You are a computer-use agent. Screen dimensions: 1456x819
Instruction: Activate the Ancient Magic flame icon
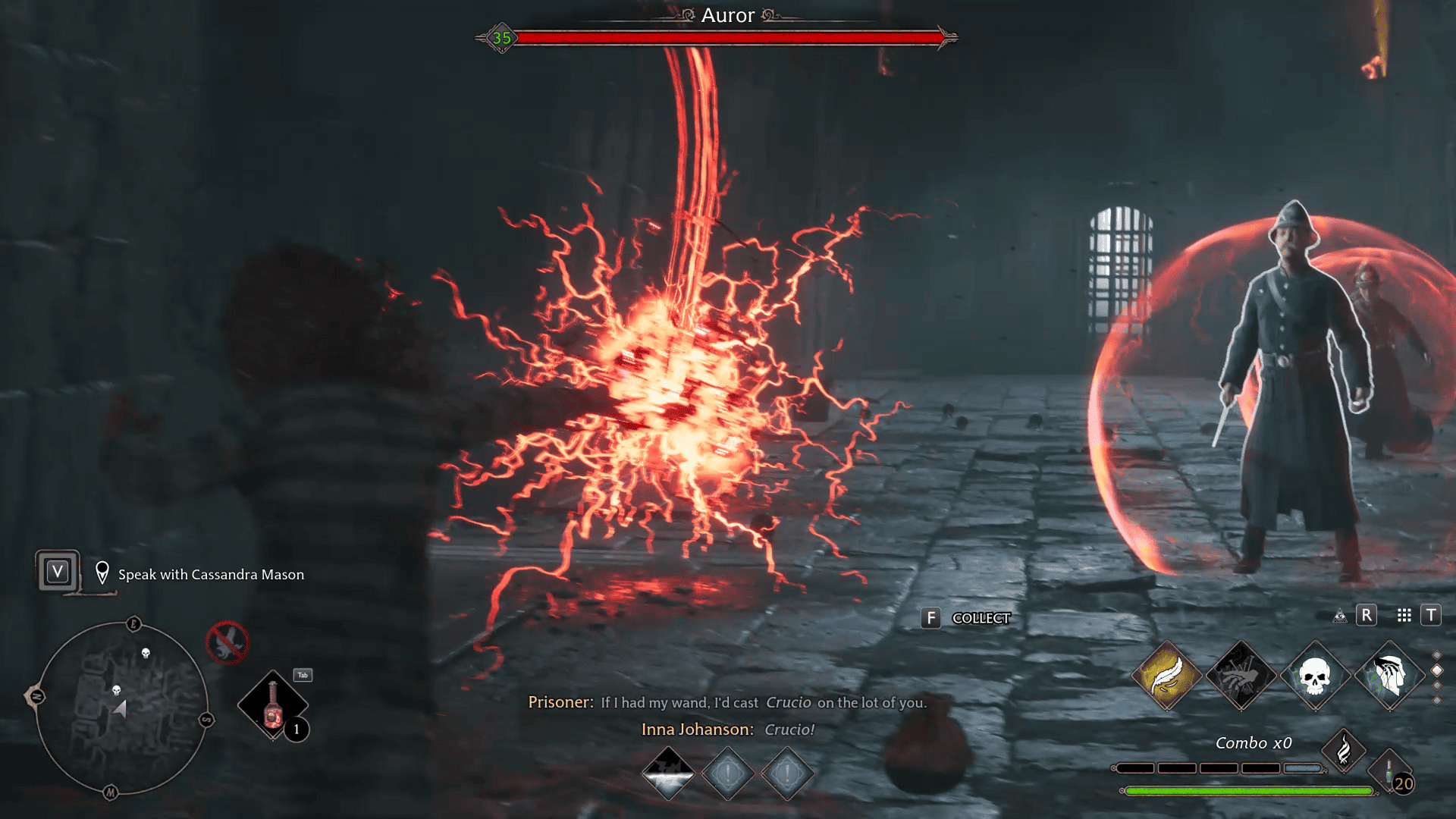(1342, 752)
